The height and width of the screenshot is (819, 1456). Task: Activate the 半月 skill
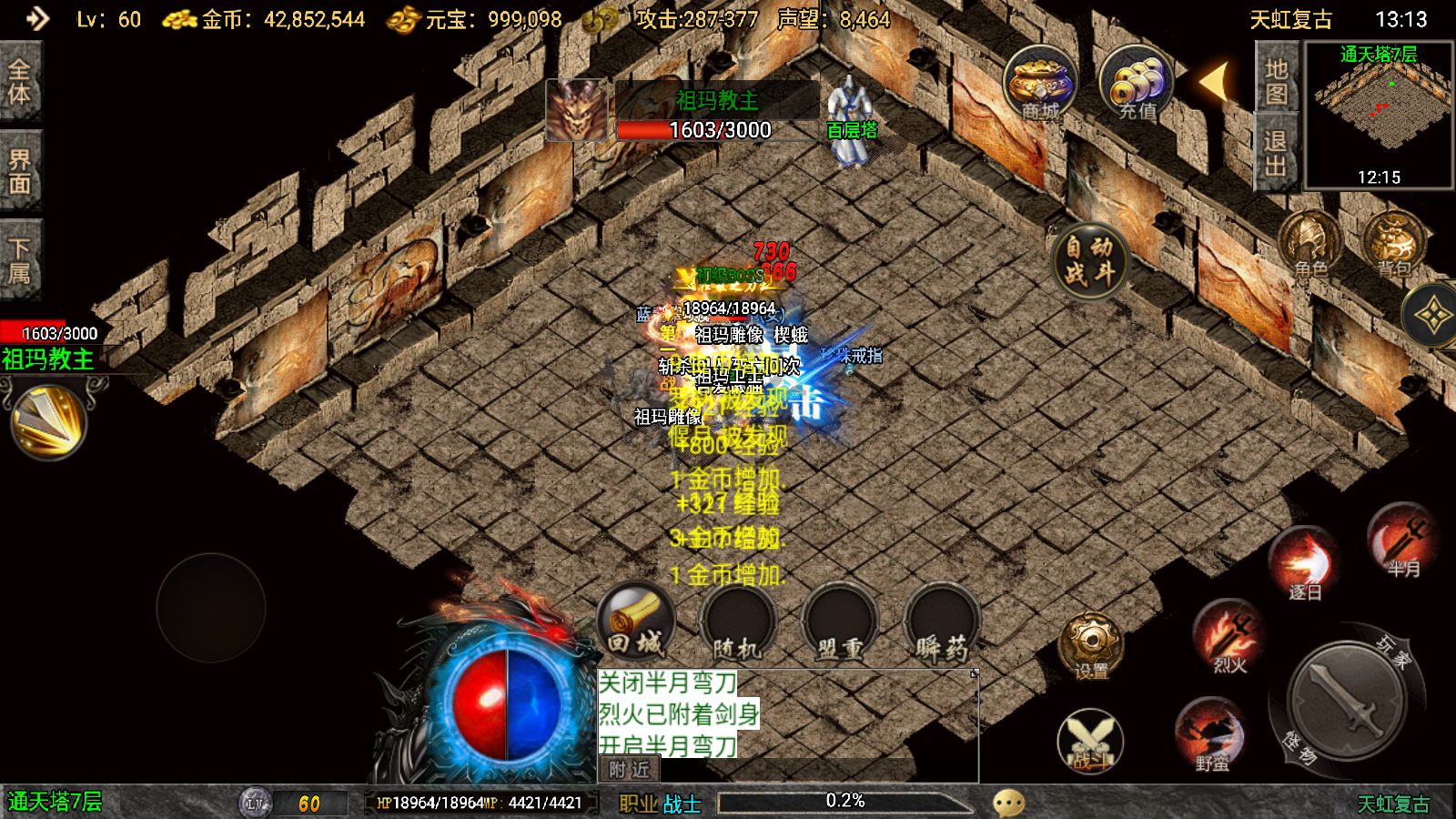pos(1402,541)
